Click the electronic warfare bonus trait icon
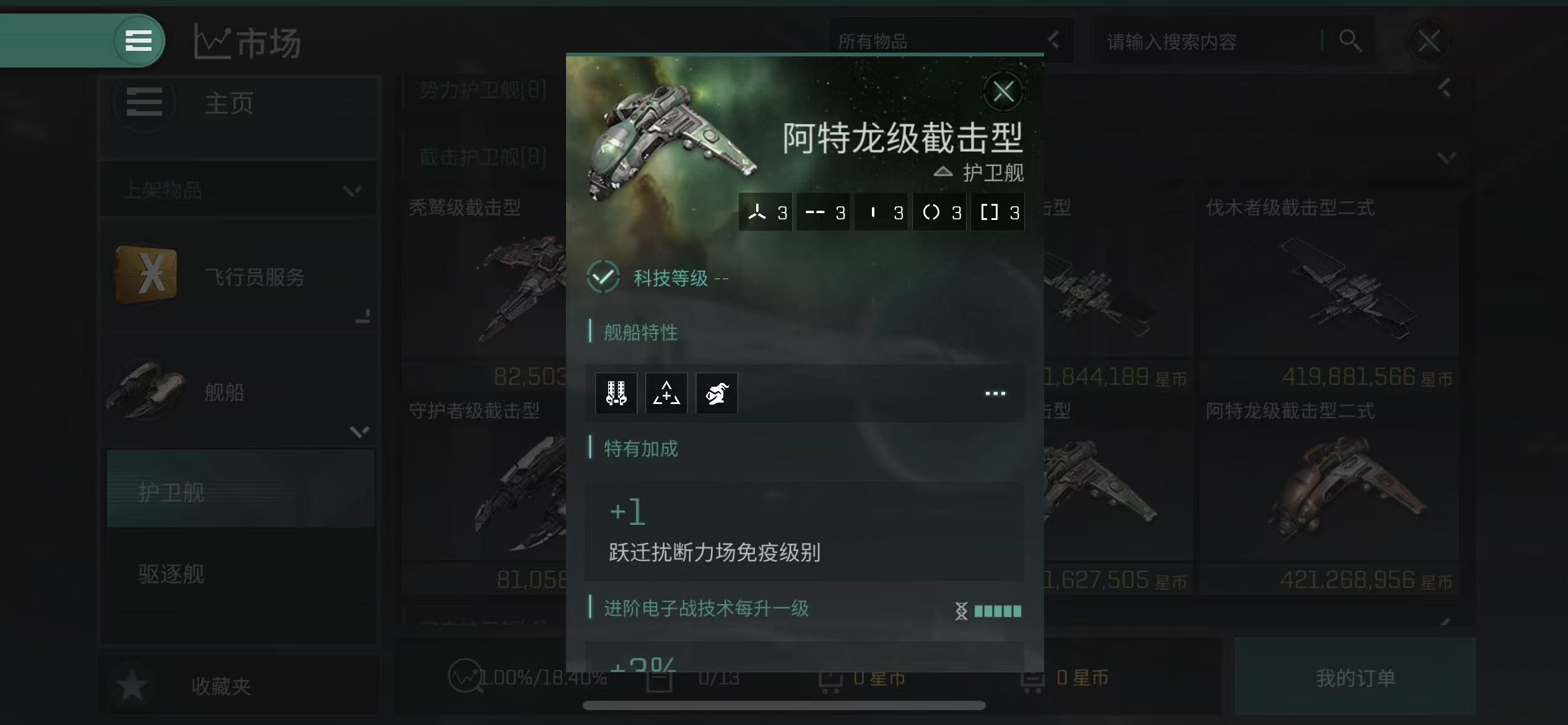Screen dimensions: 1568x725 coord(616,393)
